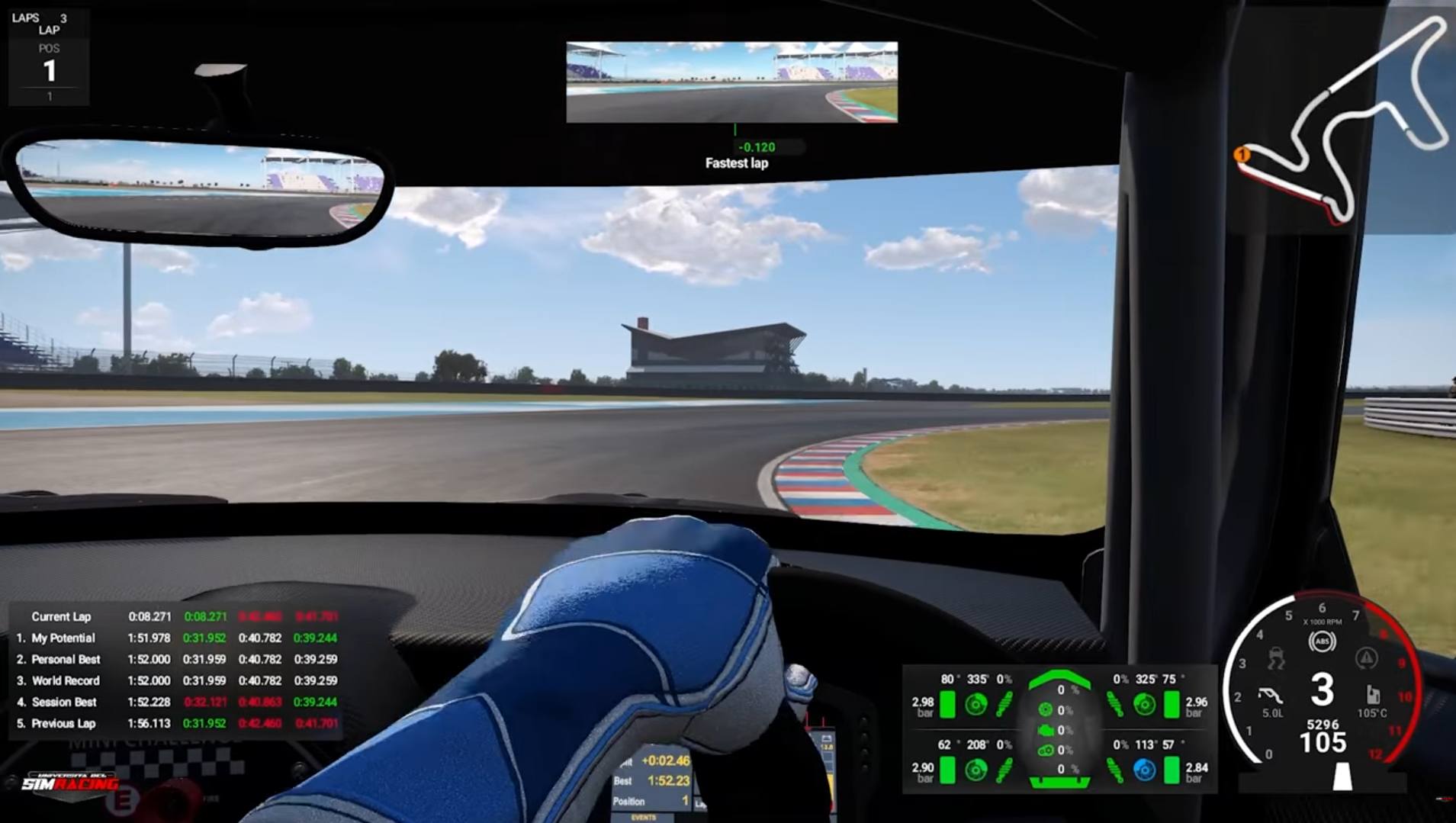The height and width of the screenshot is (823, 1456).
Task: Click the green engine icon in the damage widget
Action: (1046, 731)
